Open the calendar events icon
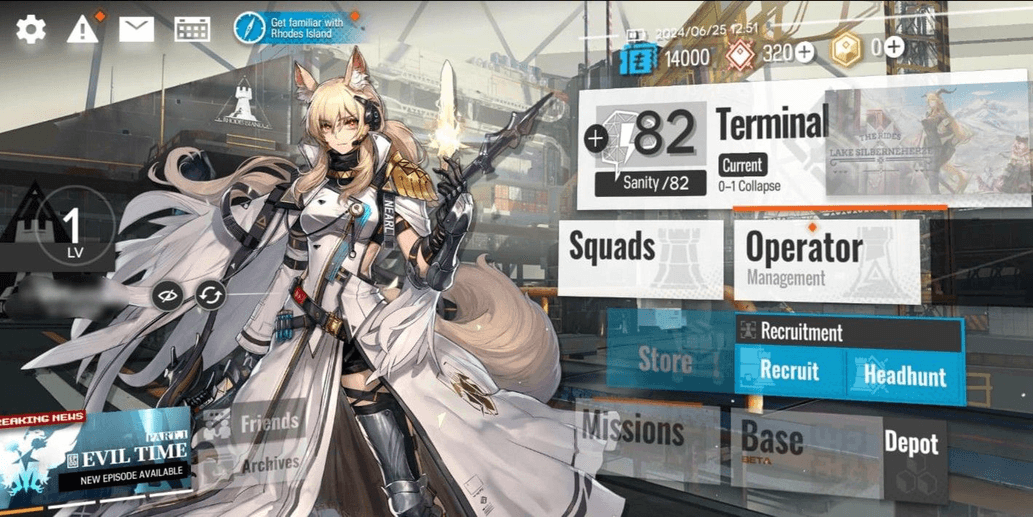 192,29
